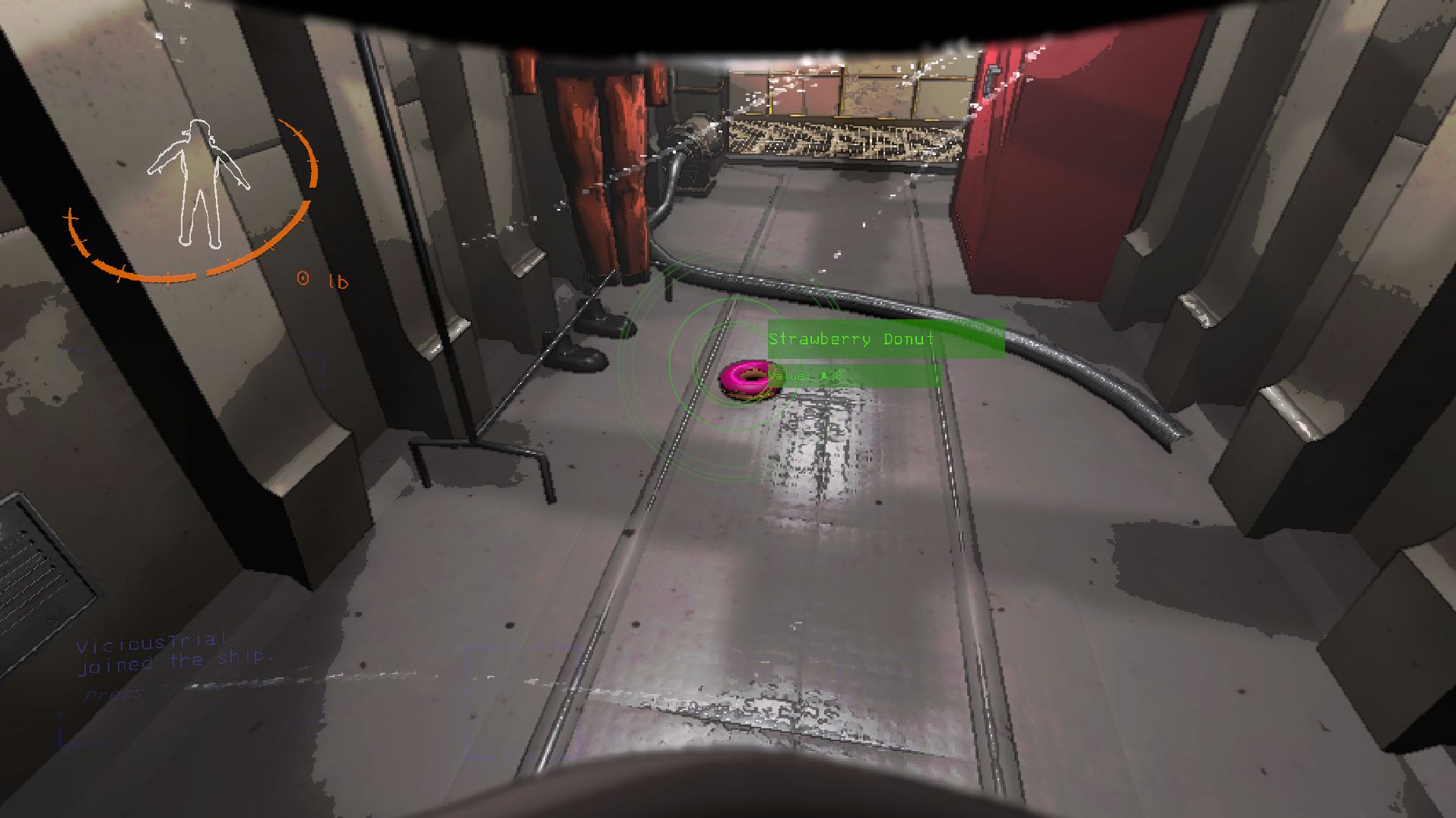Click the Strawberry Donut name label

[850, 339]
